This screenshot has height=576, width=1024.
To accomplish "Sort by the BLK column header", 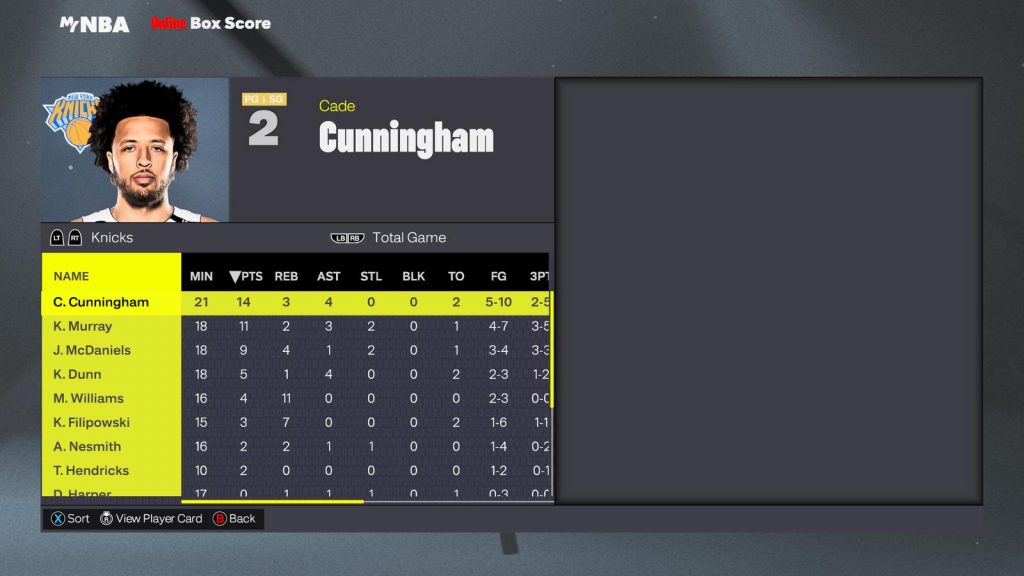I will (413, 276).
